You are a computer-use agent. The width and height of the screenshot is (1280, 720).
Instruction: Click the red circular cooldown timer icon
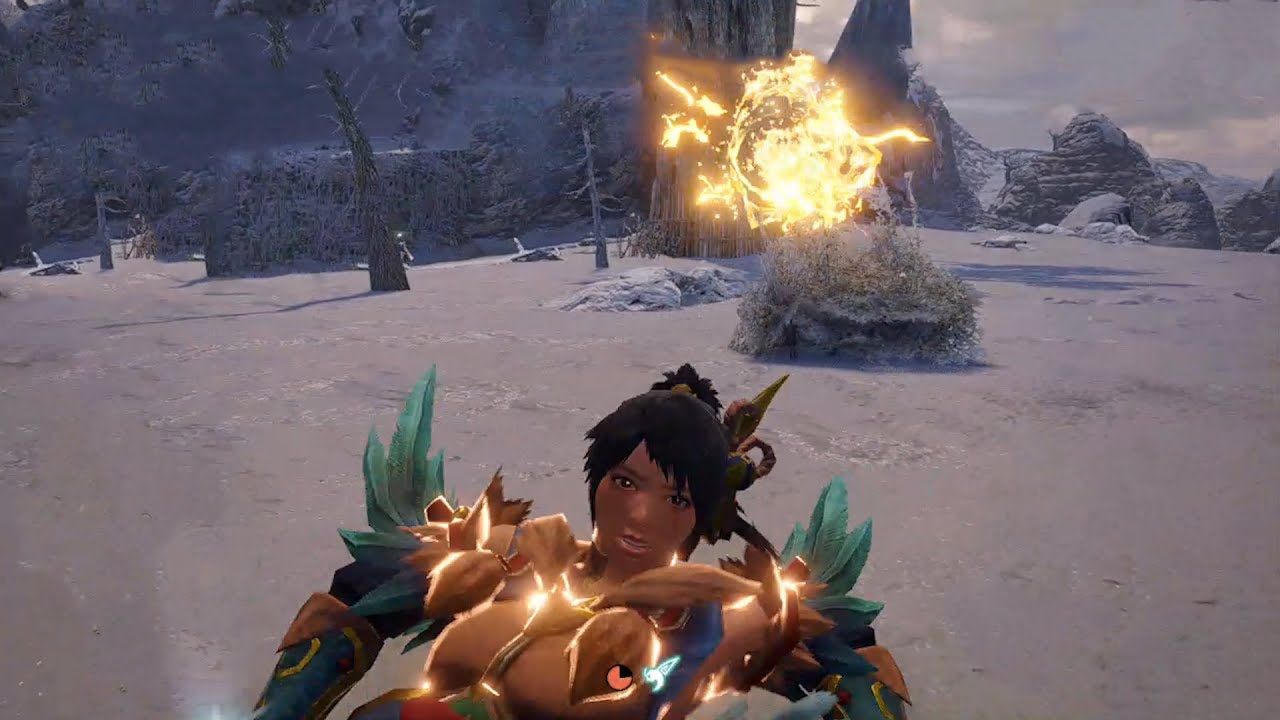click(x=619, y=677)
